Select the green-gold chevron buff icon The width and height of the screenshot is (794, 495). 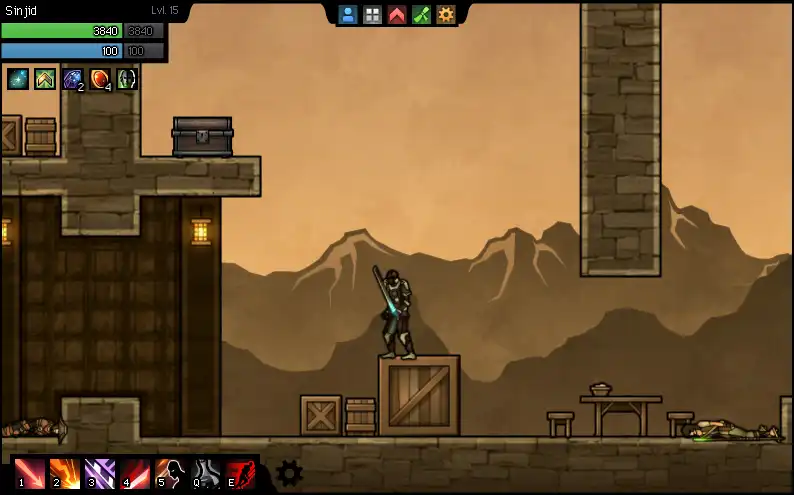pyautogui.click(x=45, y=78)
